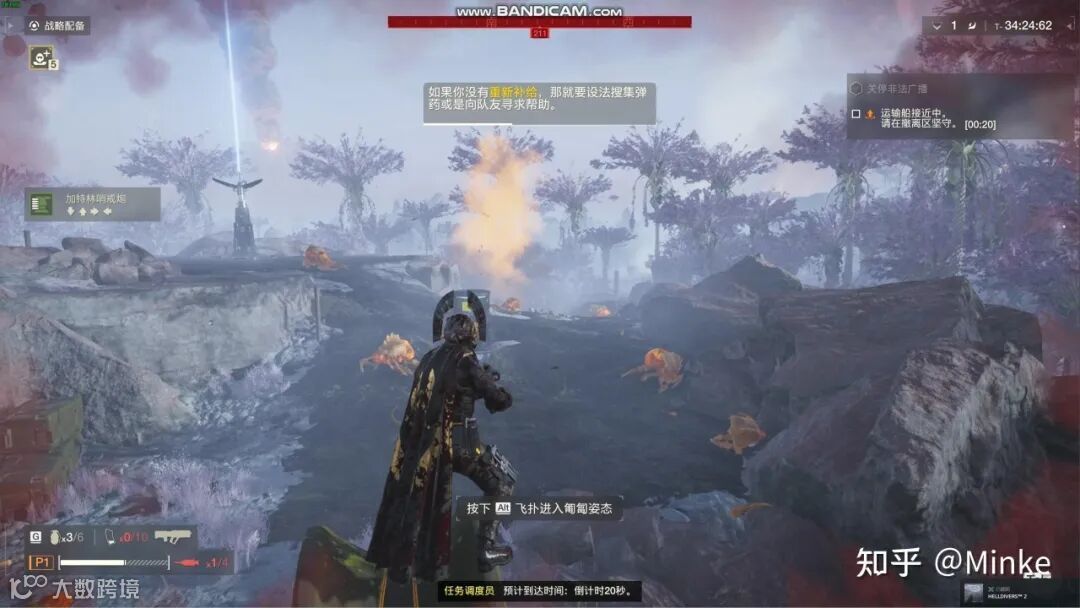Select the reinforce stratagem icon

point(42,57)
